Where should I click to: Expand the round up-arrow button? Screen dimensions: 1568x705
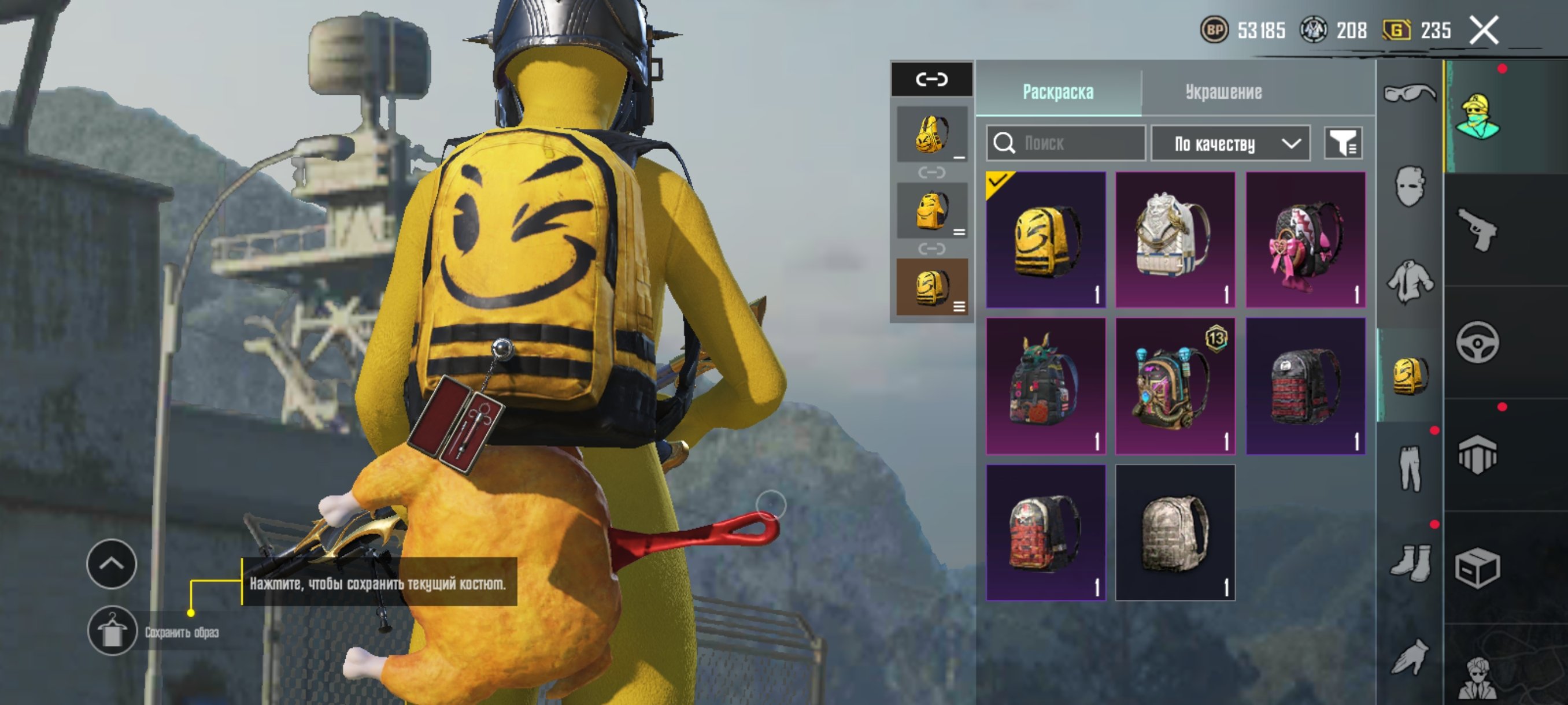112,564
